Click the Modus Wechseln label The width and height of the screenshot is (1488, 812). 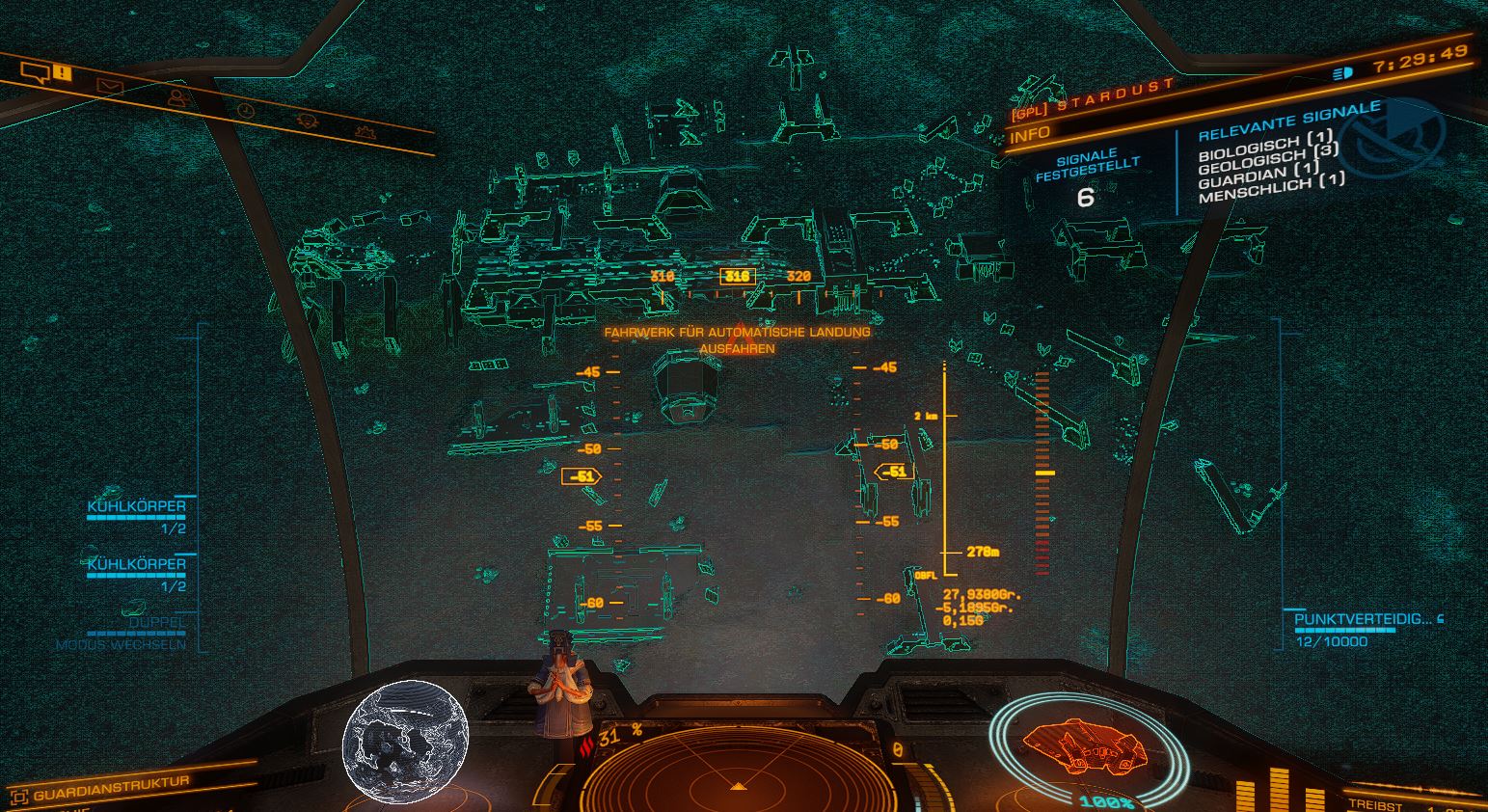(x=121, y=644)
